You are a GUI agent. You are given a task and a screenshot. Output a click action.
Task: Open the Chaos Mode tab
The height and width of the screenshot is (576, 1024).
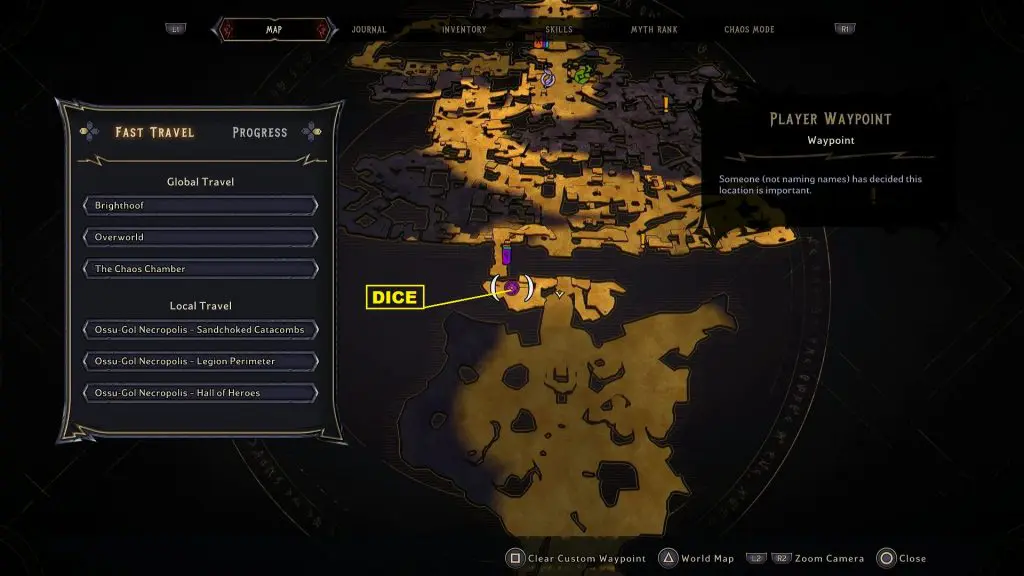750,30
